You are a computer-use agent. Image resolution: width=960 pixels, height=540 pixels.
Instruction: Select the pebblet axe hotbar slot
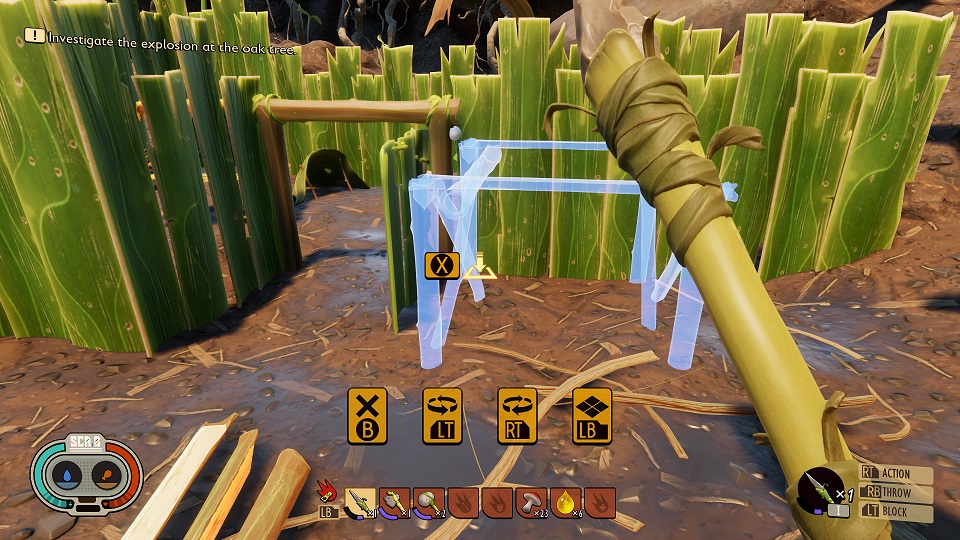point(394,501)
